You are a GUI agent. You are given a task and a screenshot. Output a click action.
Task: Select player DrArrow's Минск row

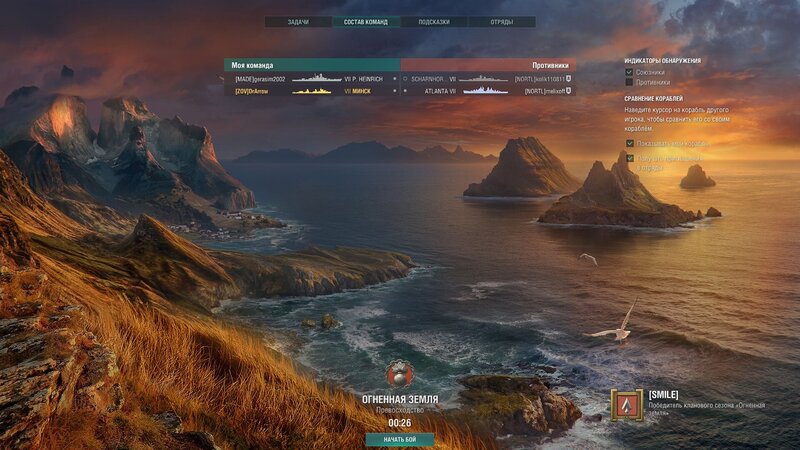click(x=312, y=90)
